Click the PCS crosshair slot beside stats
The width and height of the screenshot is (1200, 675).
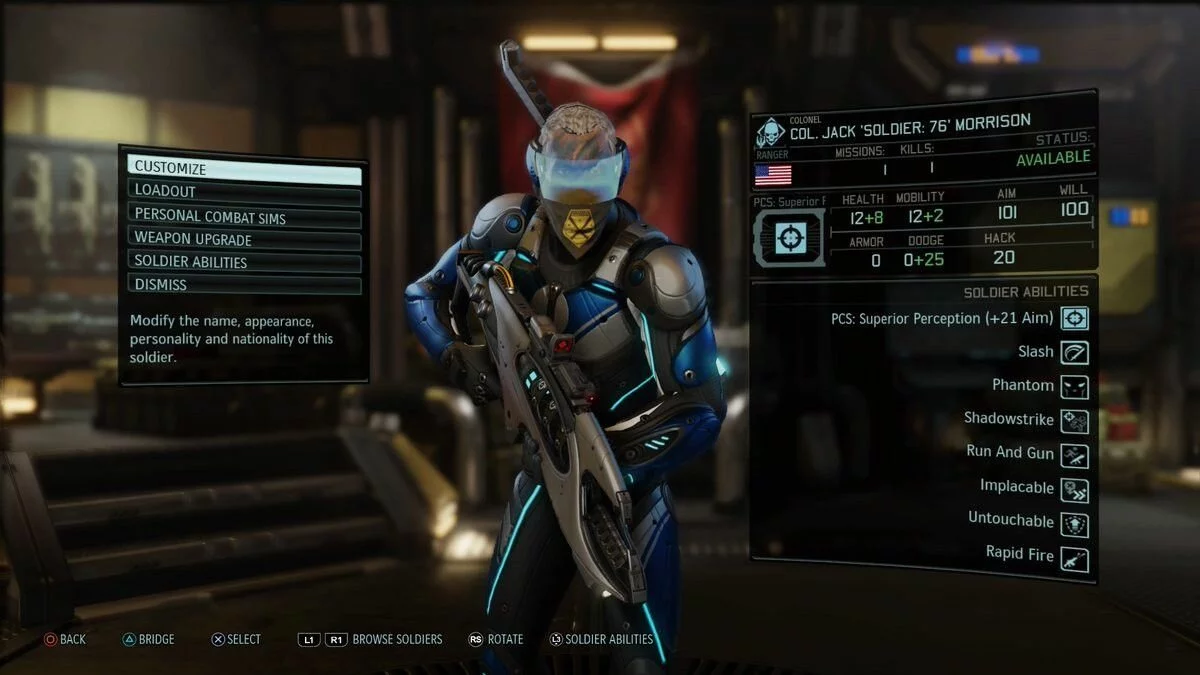(x=790, y=237)
